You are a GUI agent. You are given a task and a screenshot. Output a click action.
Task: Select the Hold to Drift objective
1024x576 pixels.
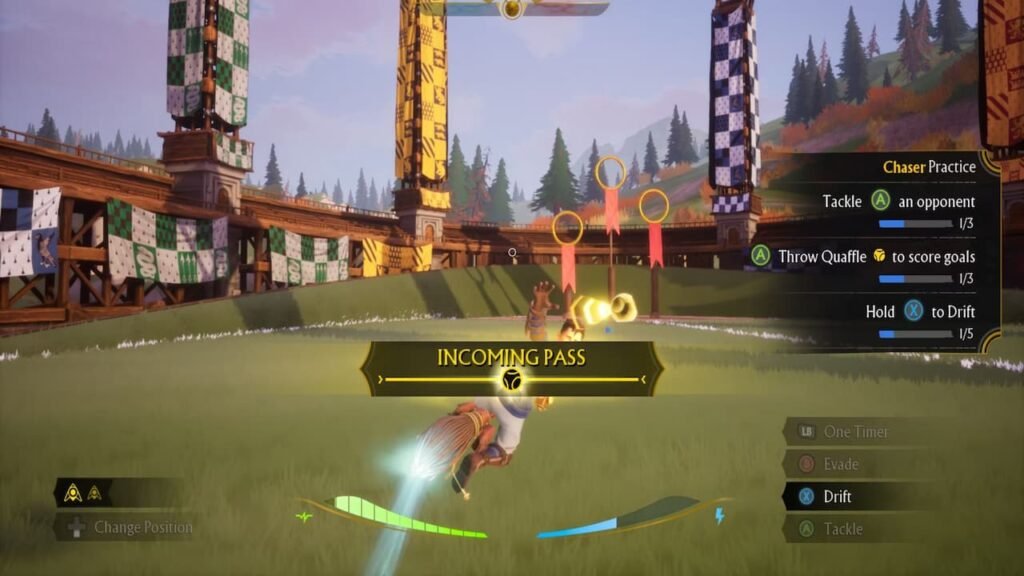(919, 312)
